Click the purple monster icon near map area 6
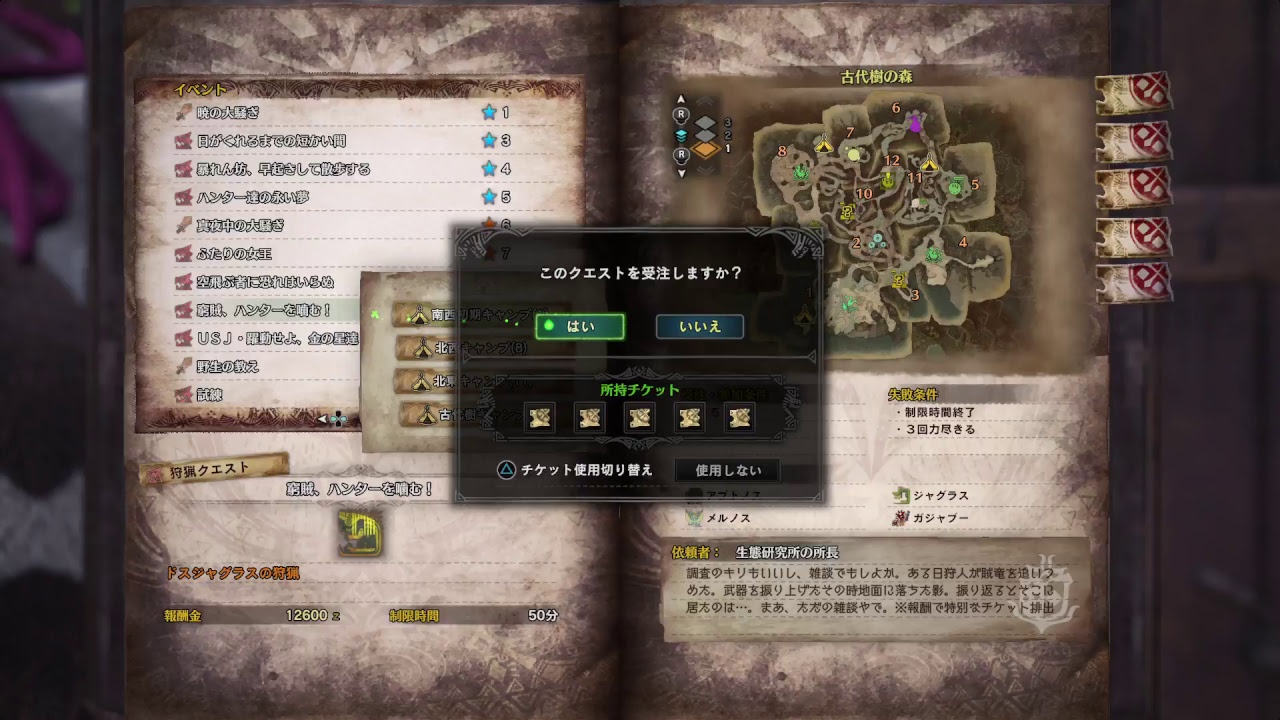 point(915,122)
